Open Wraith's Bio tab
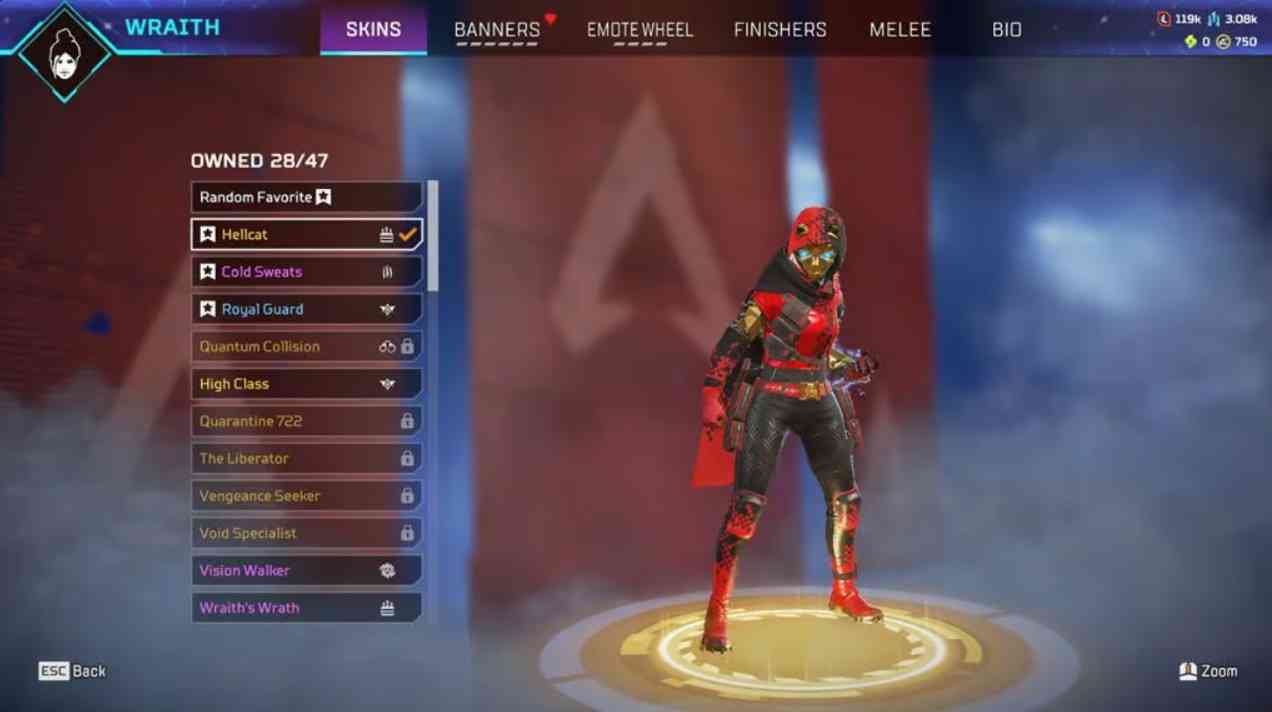Viewport: 1272px width, 712px height. (1007, 30)
